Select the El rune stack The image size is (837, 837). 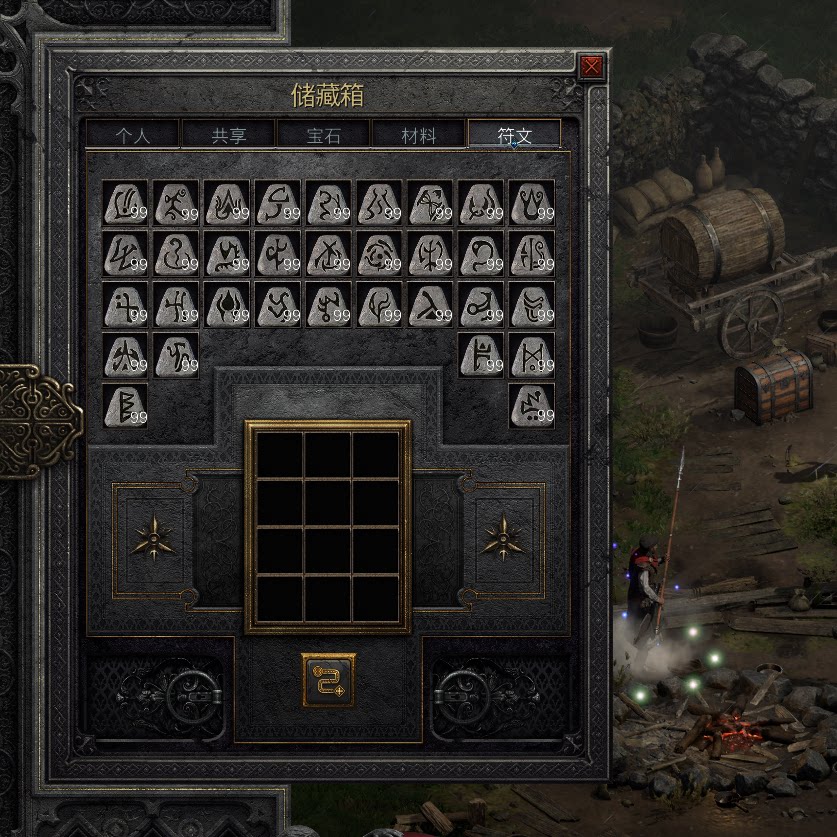(125, 203)
